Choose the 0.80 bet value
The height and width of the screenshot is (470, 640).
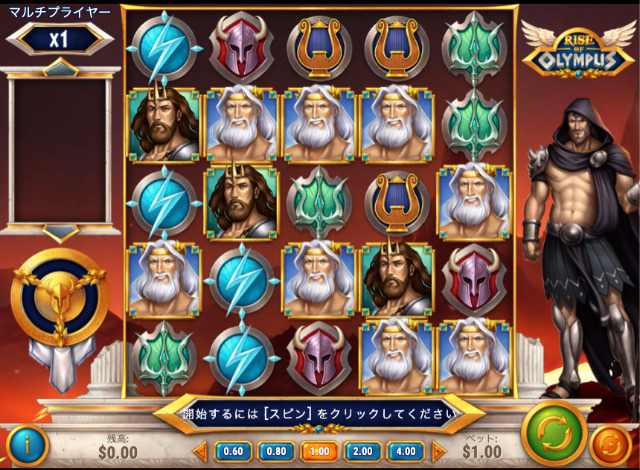275,451
